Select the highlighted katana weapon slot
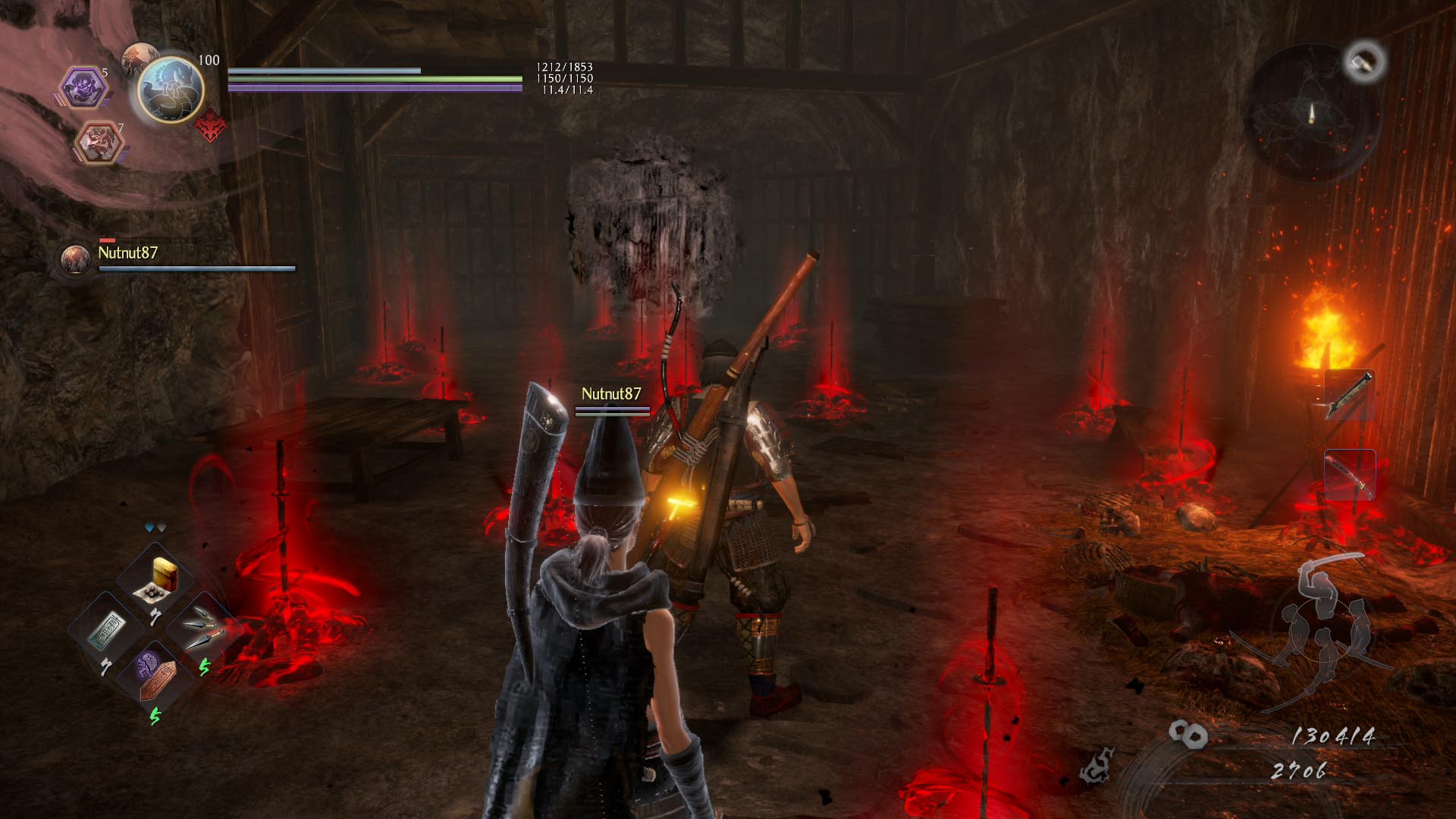Screen dimensions: 1456x819 (x=1350, y=475)
